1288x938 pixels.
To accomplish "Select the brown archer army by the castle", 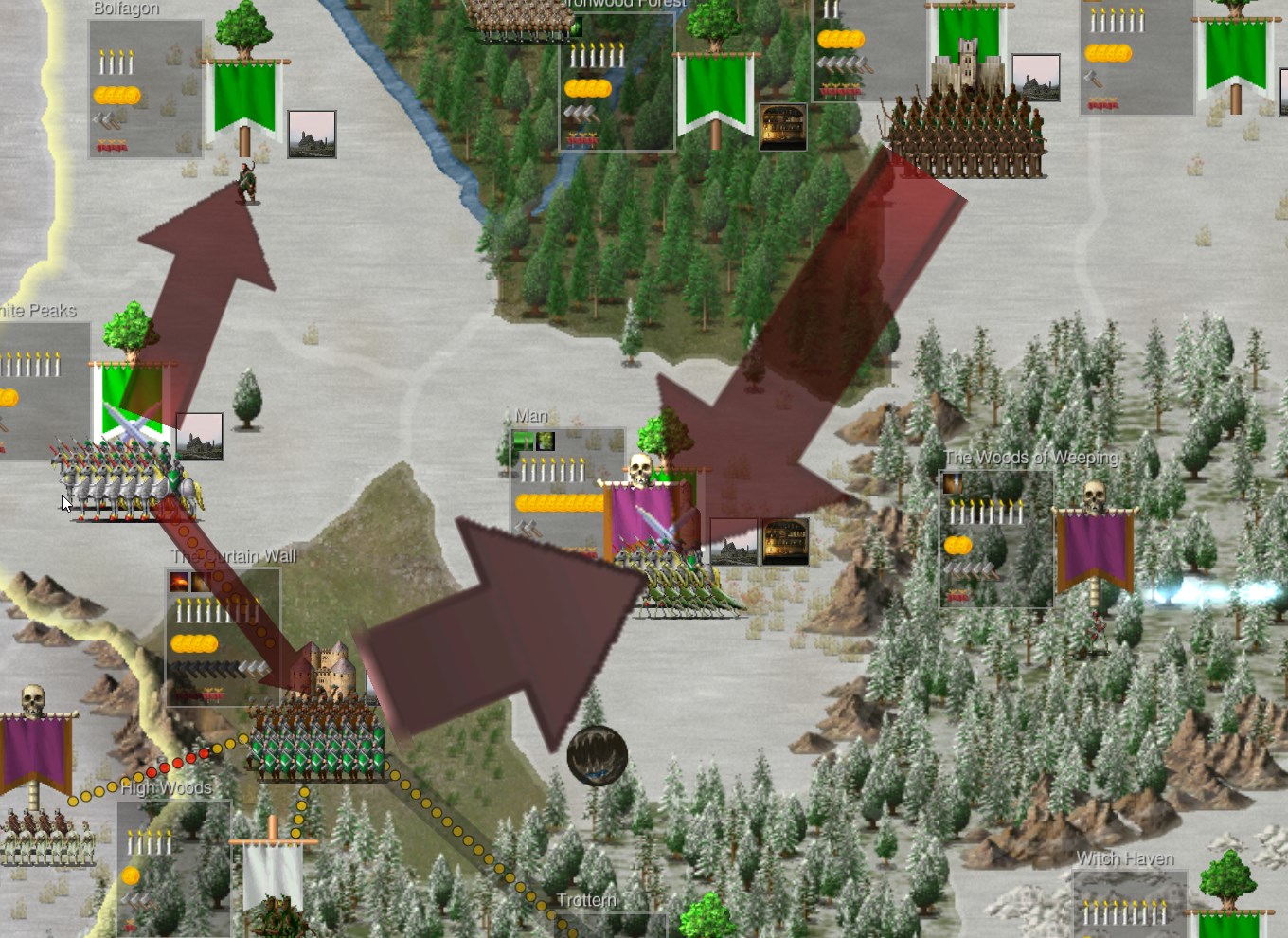I will pos(966,137).
